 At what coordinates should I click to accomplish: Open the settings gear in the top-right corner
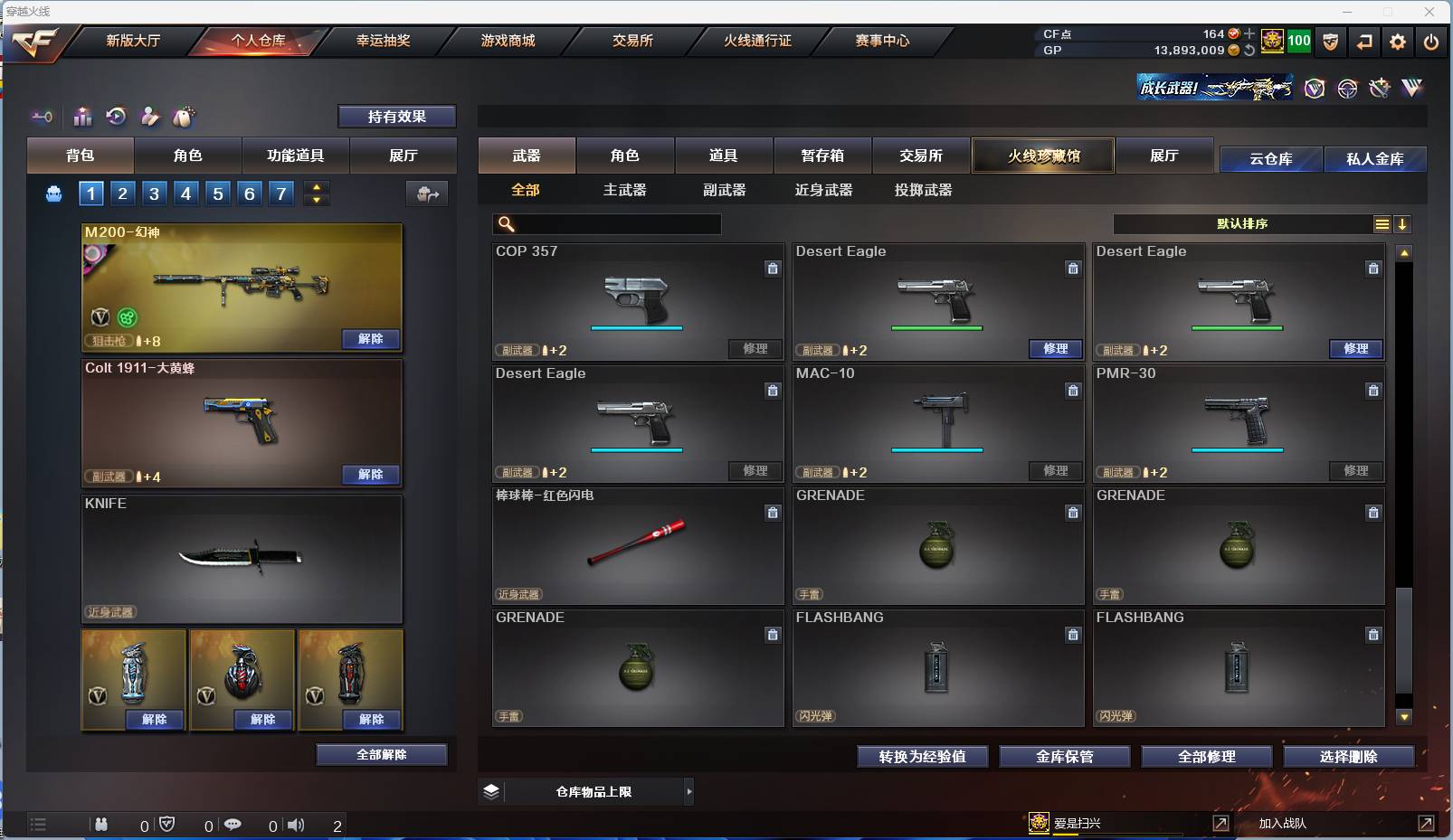tap(1396, 41)
